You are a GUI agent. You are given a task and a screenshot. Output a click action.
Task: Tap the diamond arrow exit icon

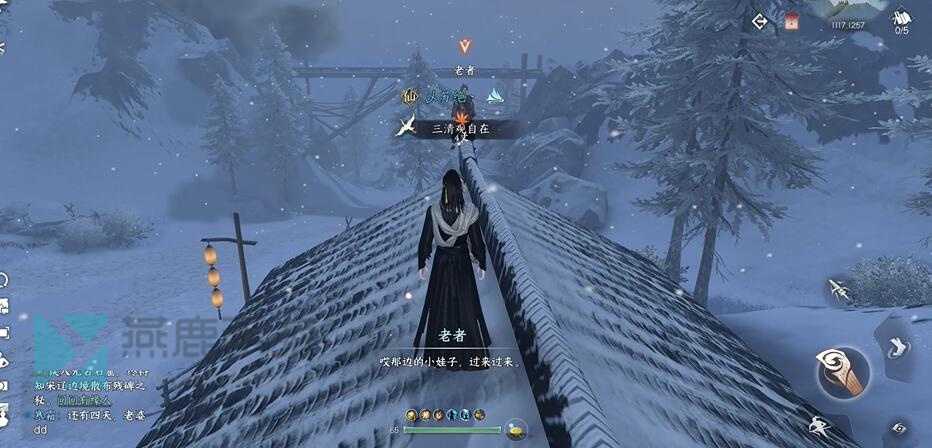[x=760, y=21]
